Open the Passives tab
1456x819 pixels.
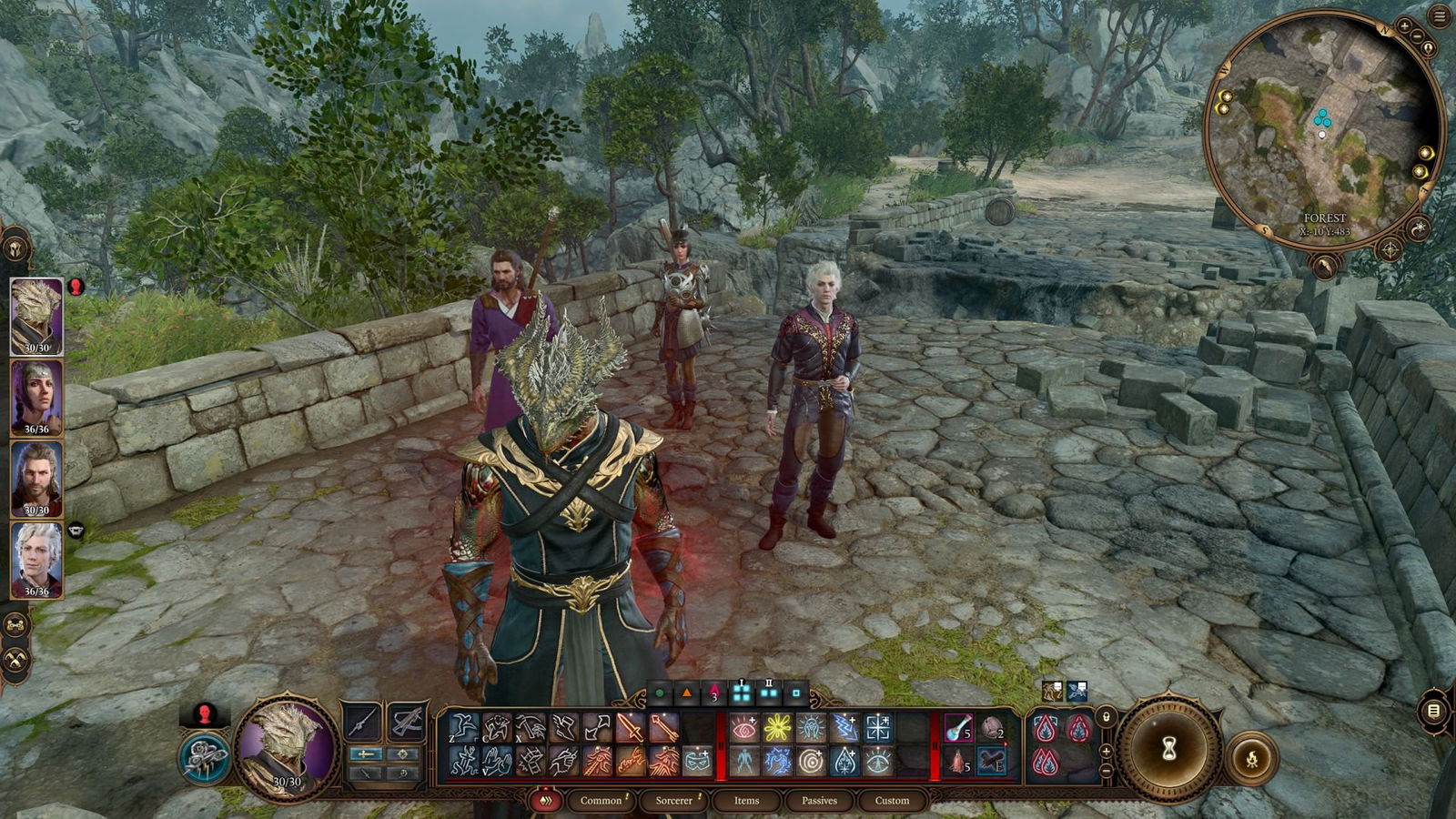pos(819,801)
